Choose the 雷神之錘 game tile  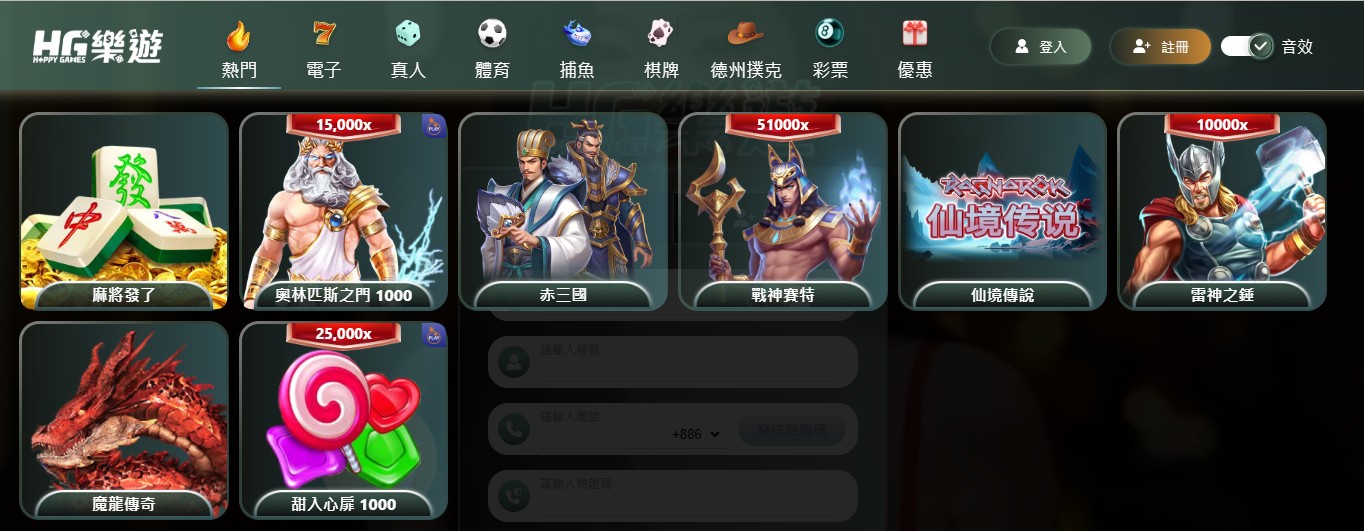pos(1221,211)
